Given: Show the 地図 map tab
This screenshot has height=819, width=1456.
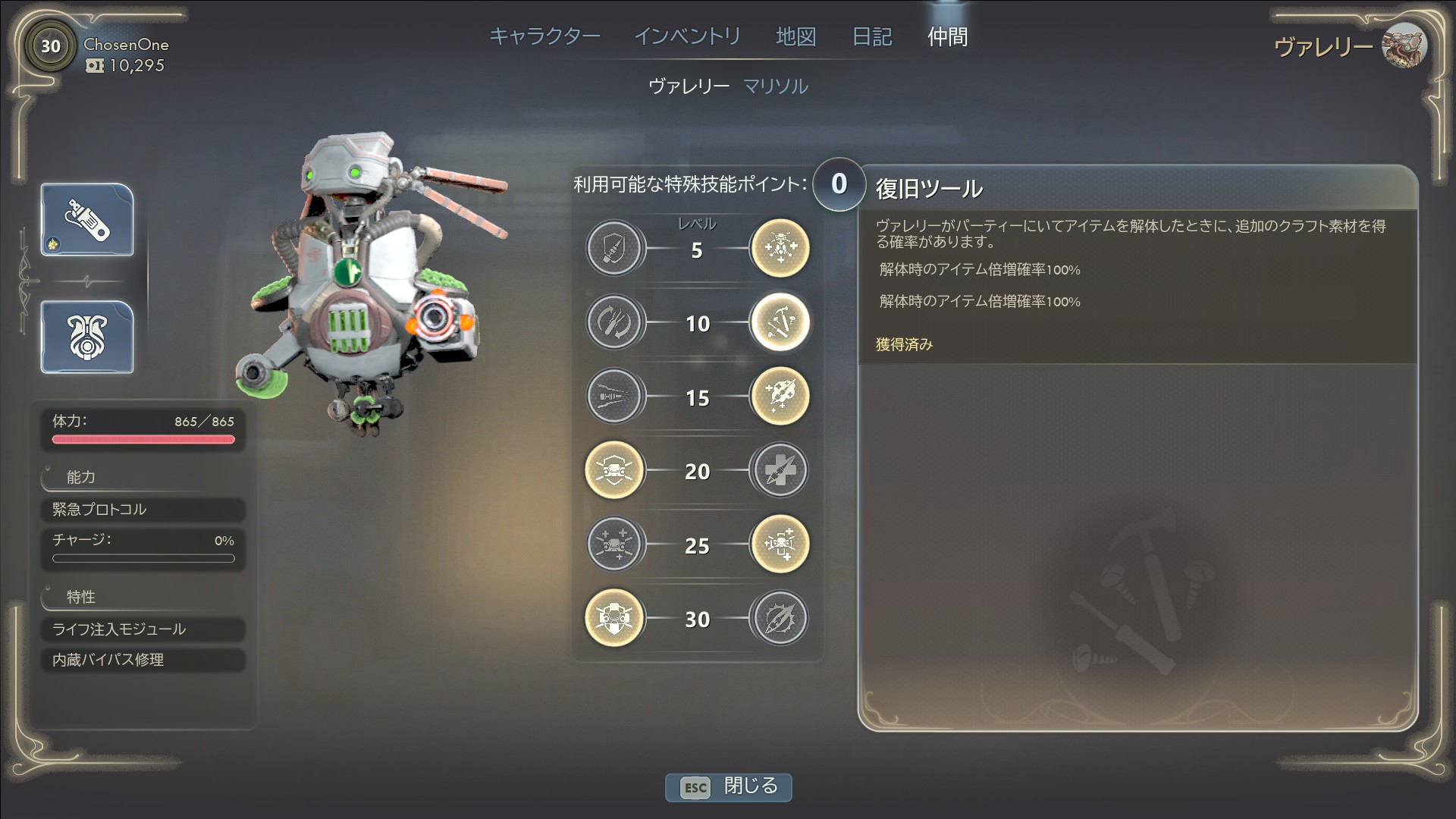Looking at the screenshot, I should click(795, 36).
